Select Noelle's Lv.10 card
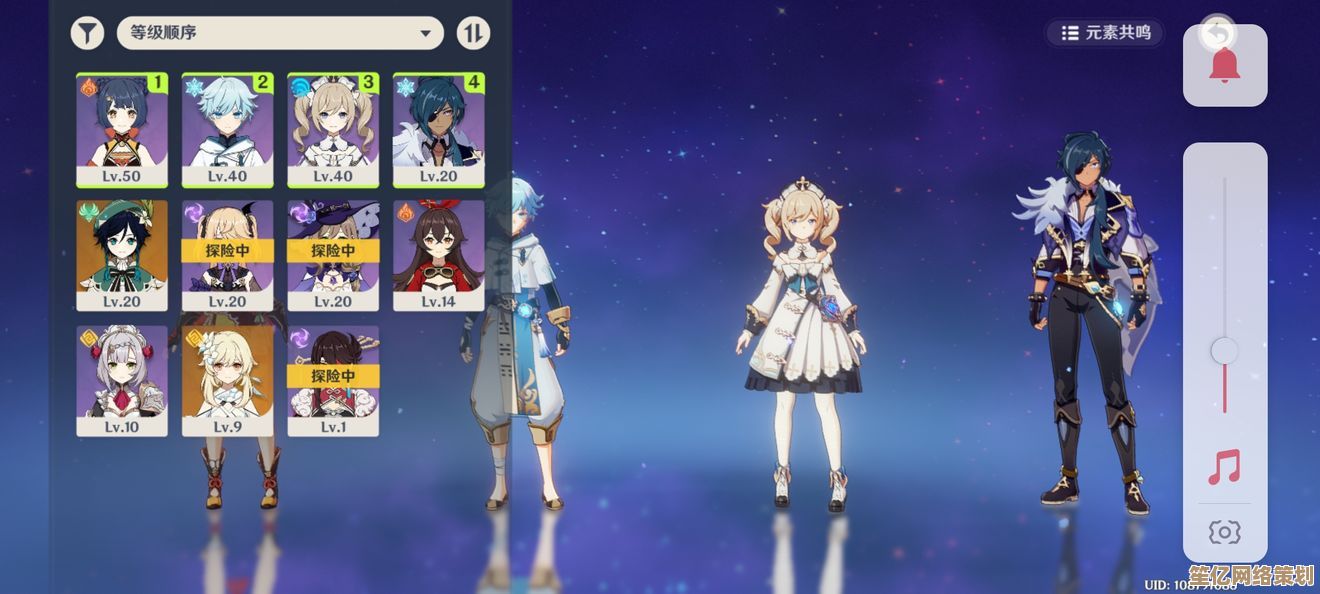Viewport: 1320px width, 594px height. click(122, 380)
